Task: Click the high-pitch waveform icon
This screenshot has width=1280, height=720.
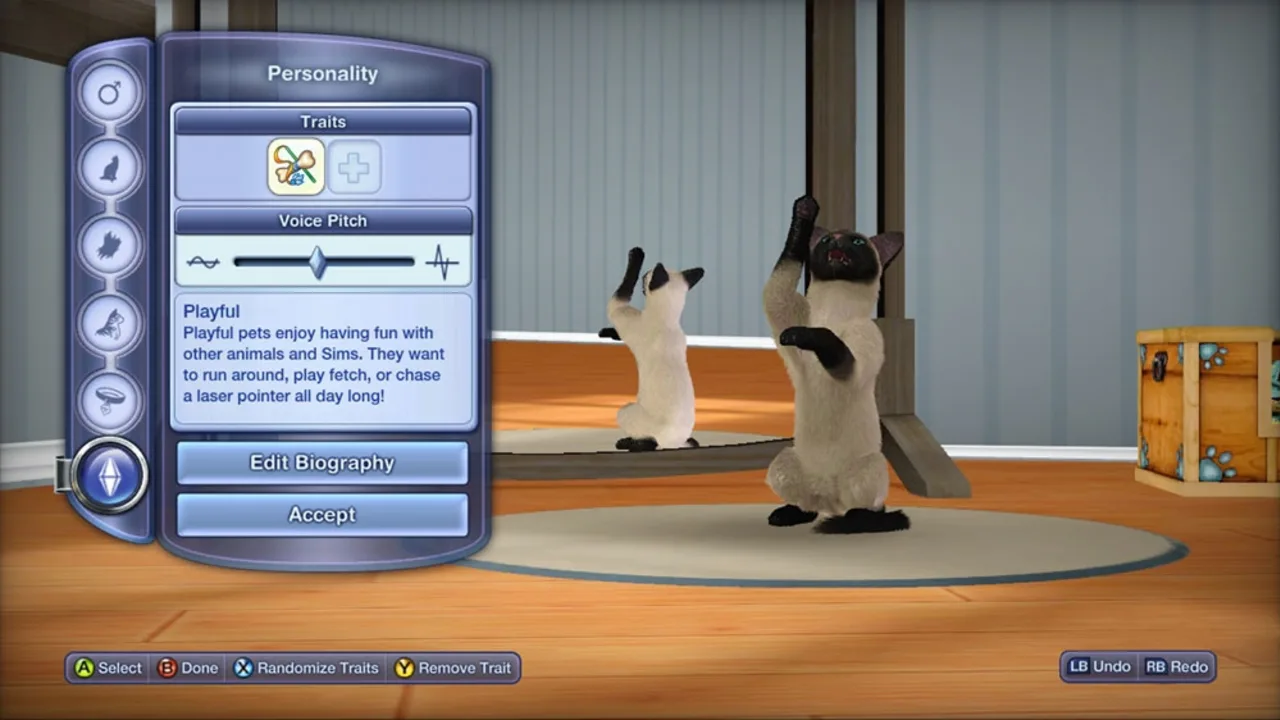Action: tap(442, 261)
